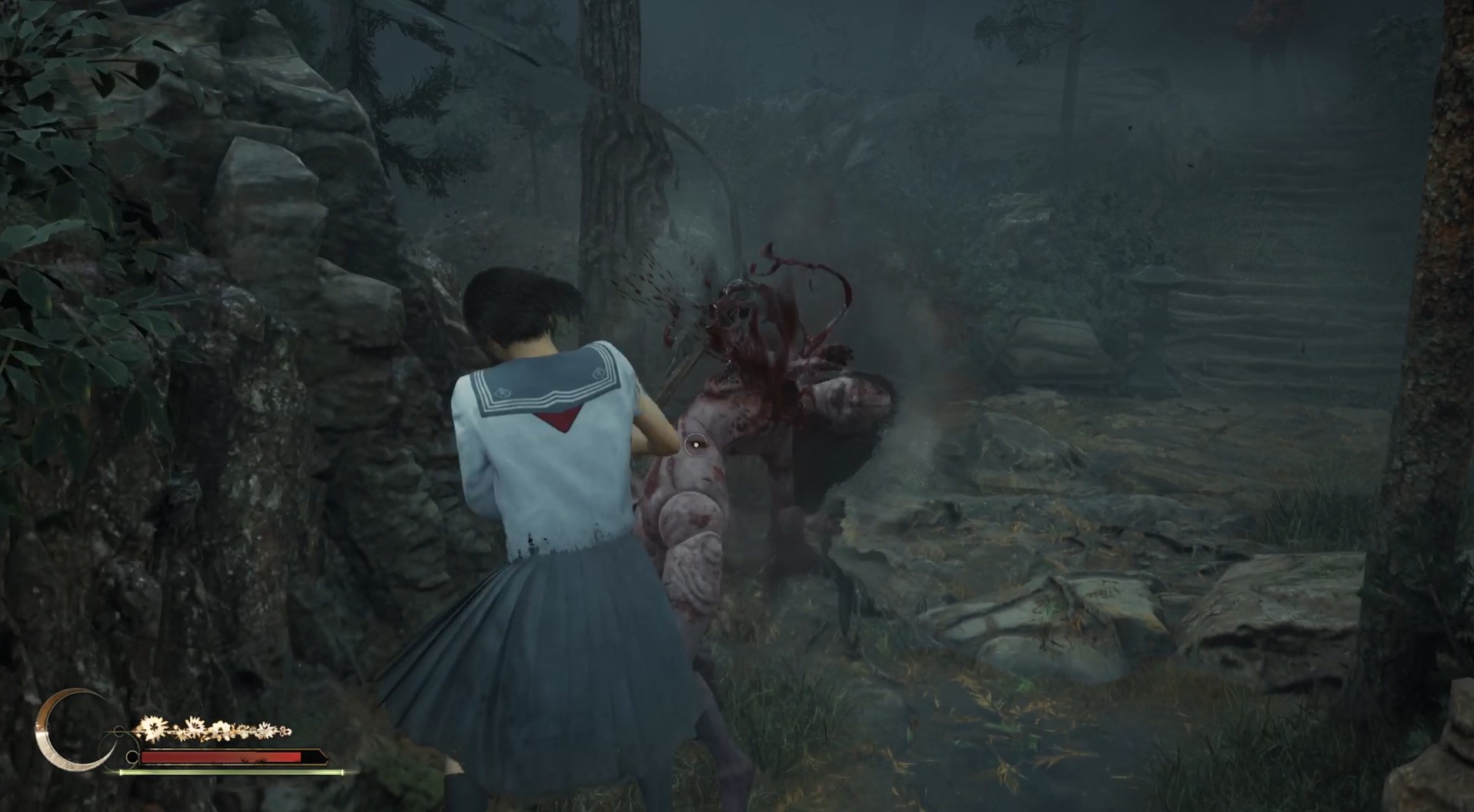Viewport: 1474px width, 812px height.
Task: Click the largest flower blossom on the gauge
Action: (x=153, y=727)
